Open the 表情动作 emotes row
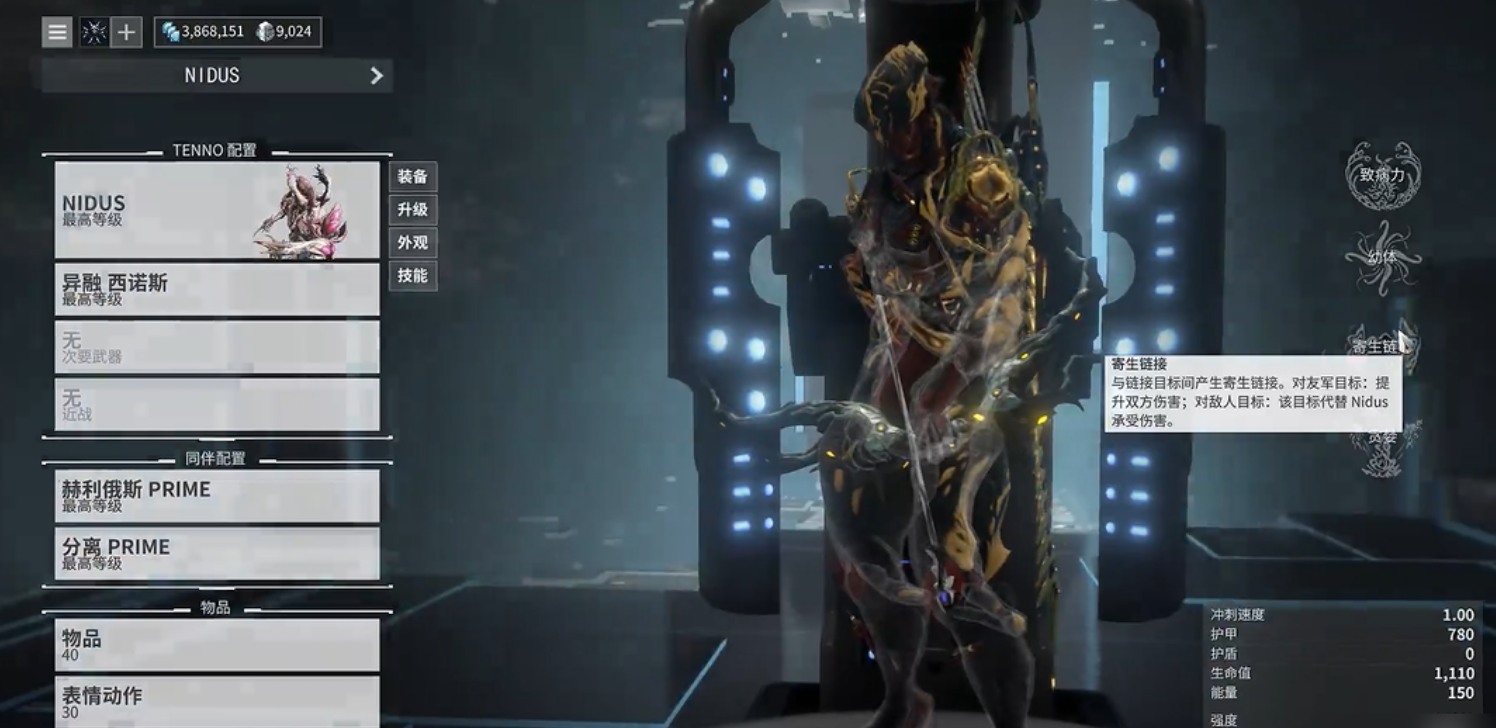 coord(217,701)
